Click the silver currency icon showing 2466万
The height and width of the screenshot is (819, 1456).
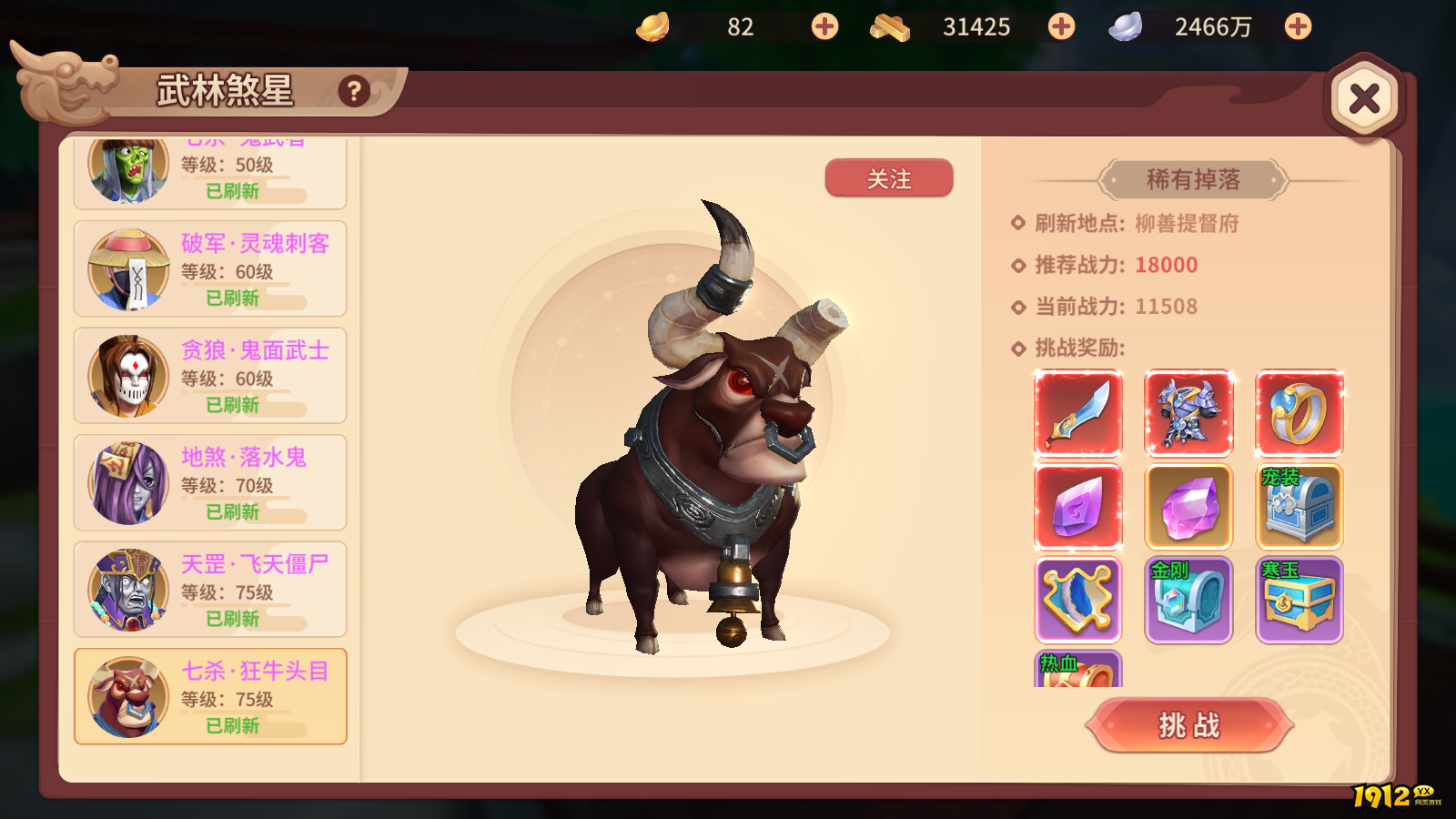coord(1128,26)
